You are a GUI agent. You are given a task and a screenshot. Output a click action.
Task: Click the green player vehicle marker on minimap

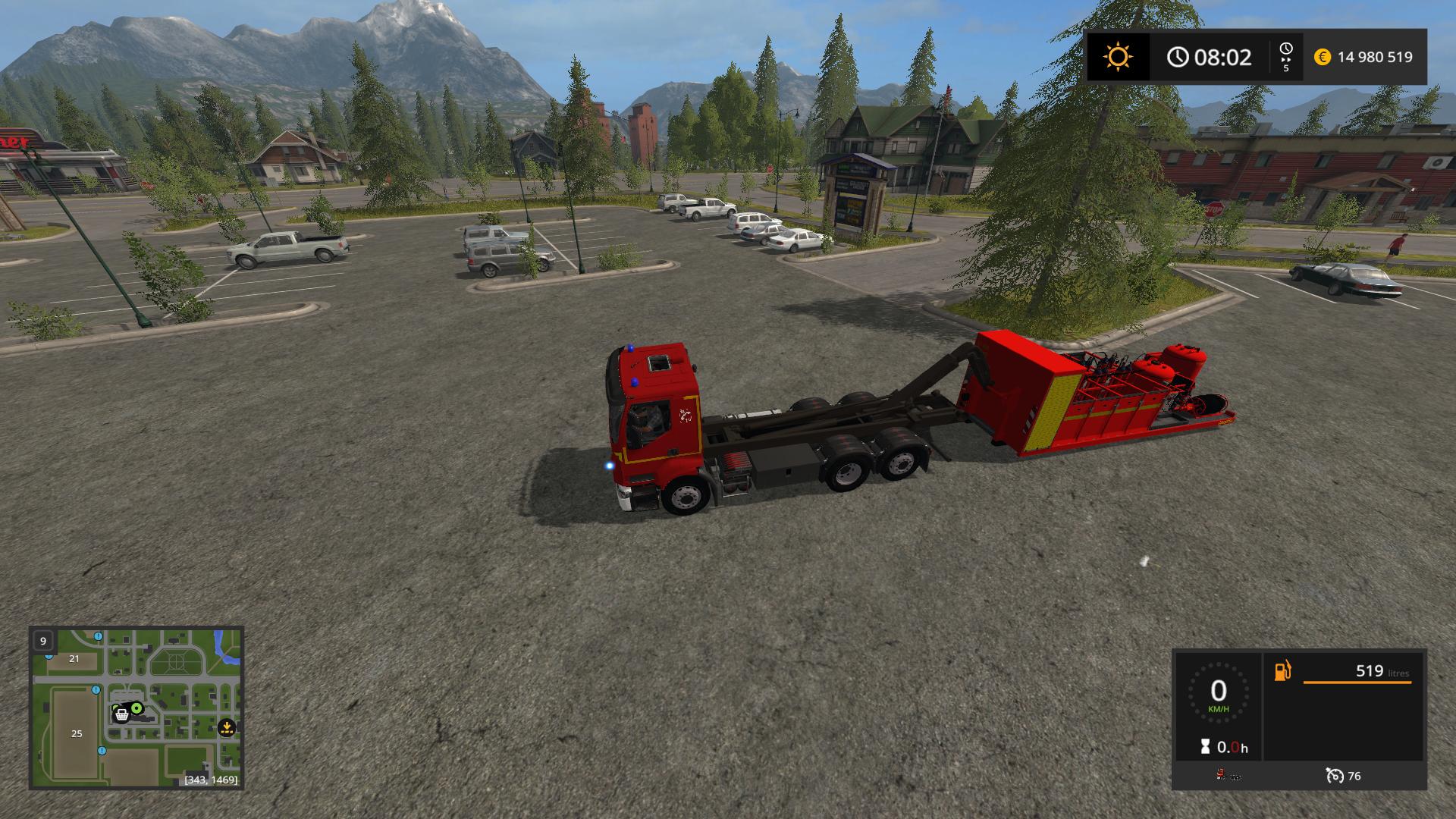click(137, 708)
